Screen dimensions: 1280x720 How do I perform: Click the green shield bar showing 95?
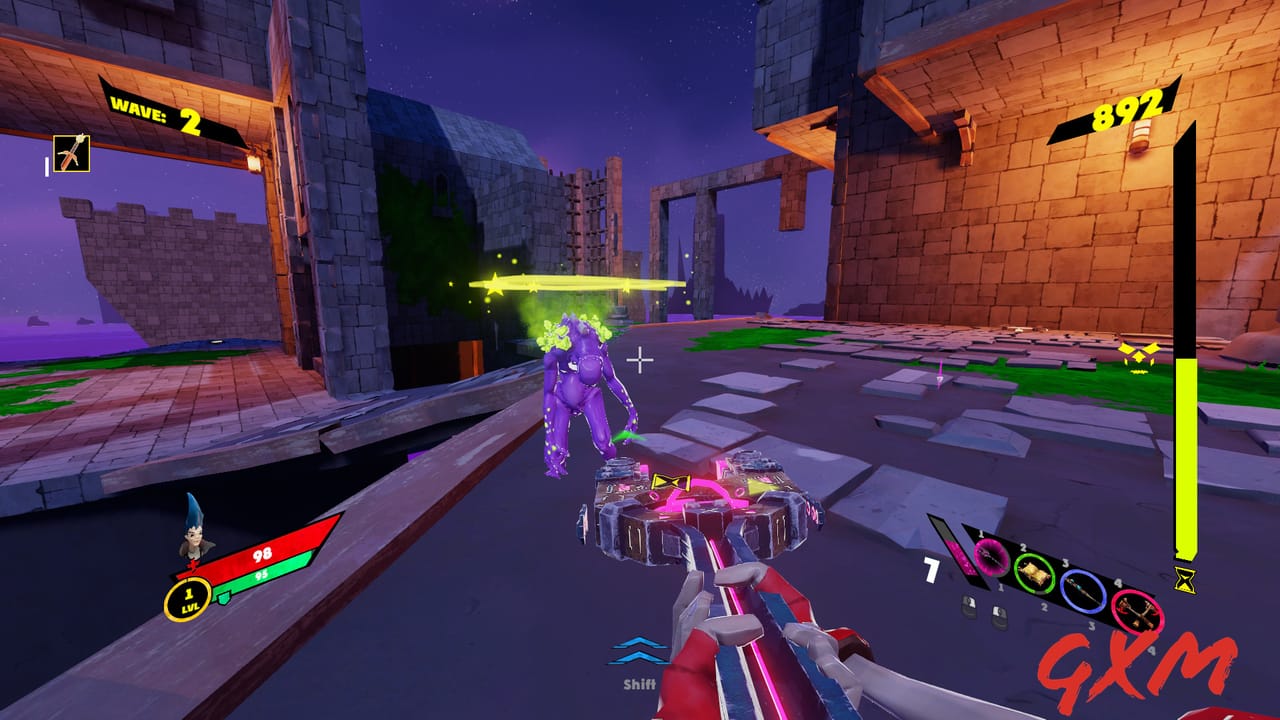coord(260,576)
